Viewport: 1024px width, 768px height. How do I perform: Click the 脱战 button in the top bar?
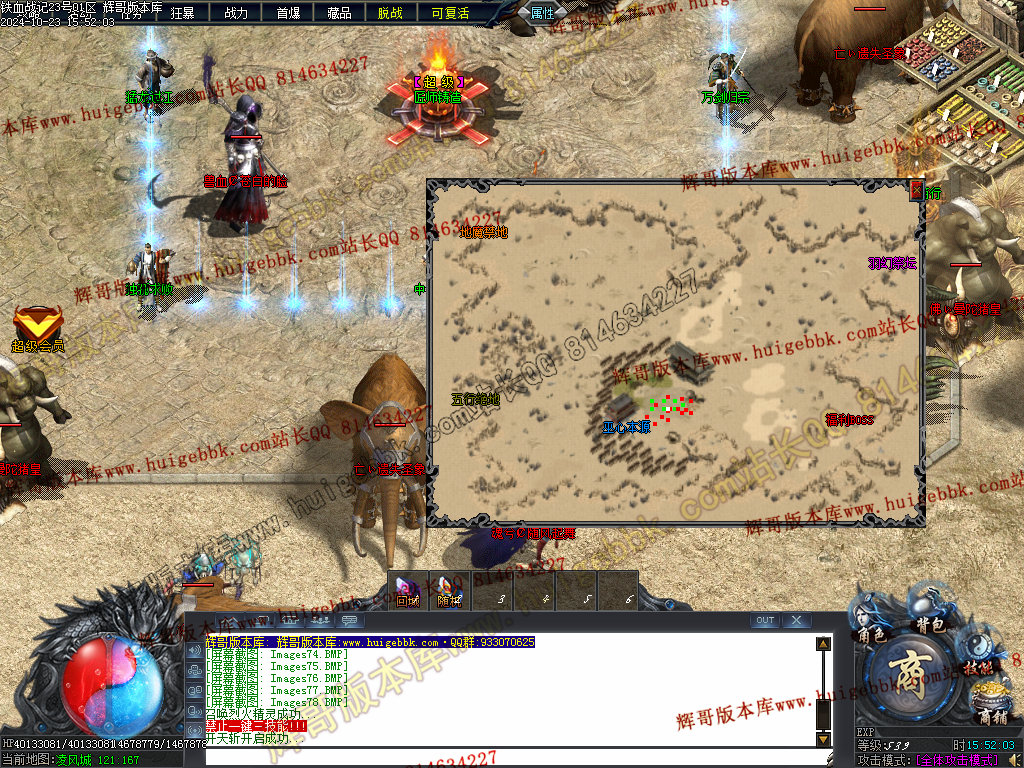click(x=391, y=13)
